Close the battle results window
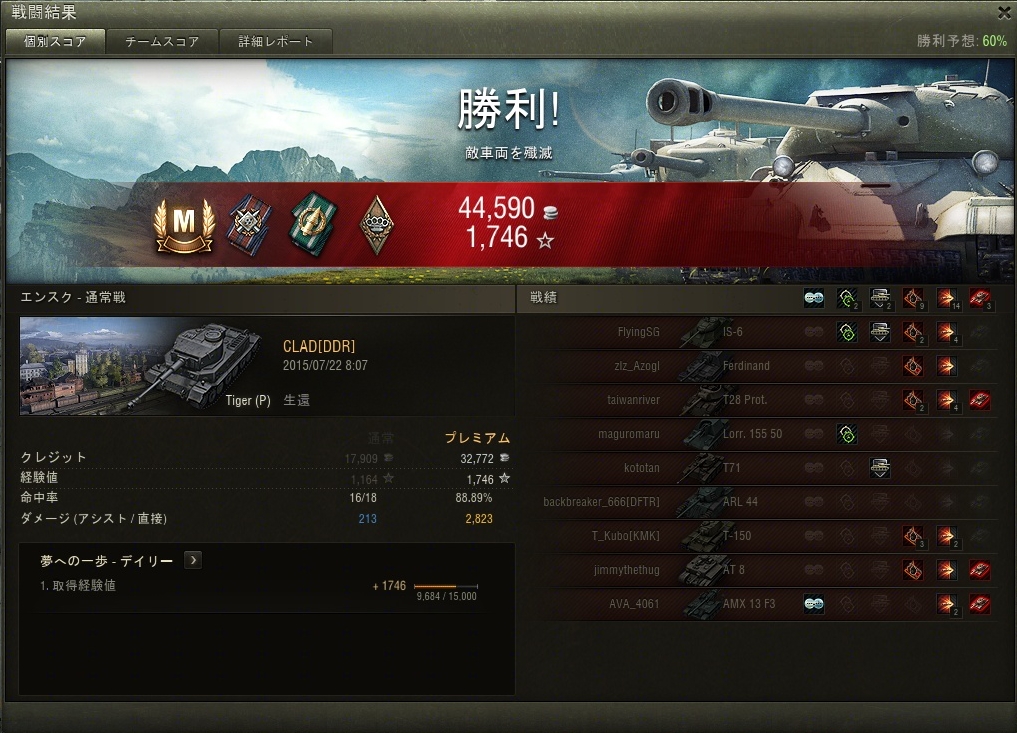Screen dimensions: 1017x733 coord(1004,13)
